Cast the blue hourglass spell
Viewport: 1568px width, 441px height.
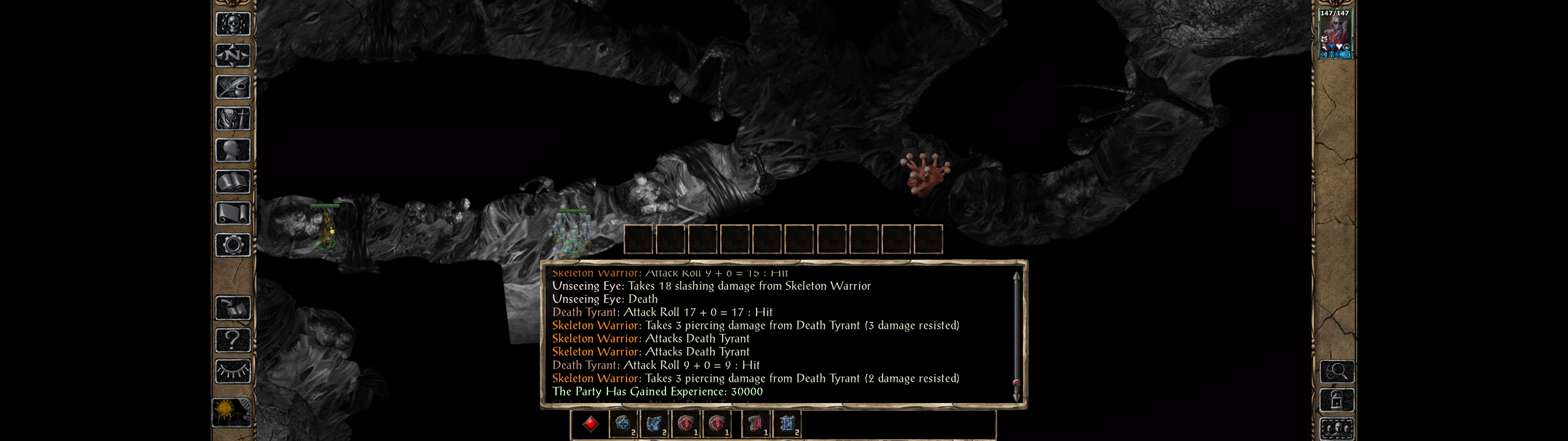click(787, 424)
